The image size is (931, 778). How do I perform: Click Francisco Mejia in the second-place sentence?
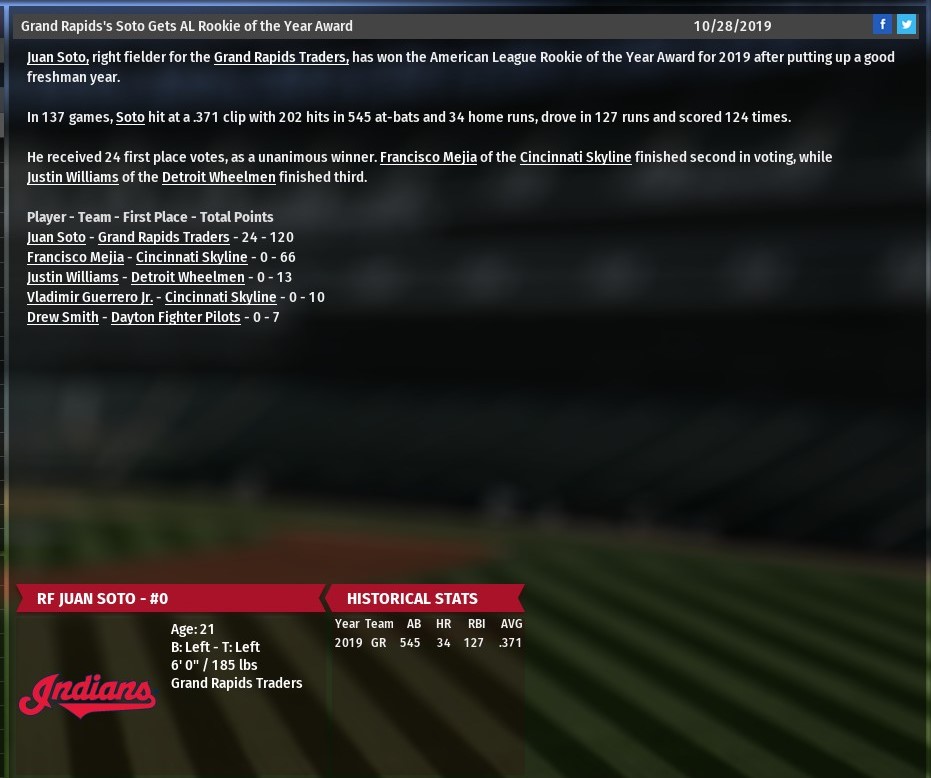pyautogui.click(x=428, y=157)
